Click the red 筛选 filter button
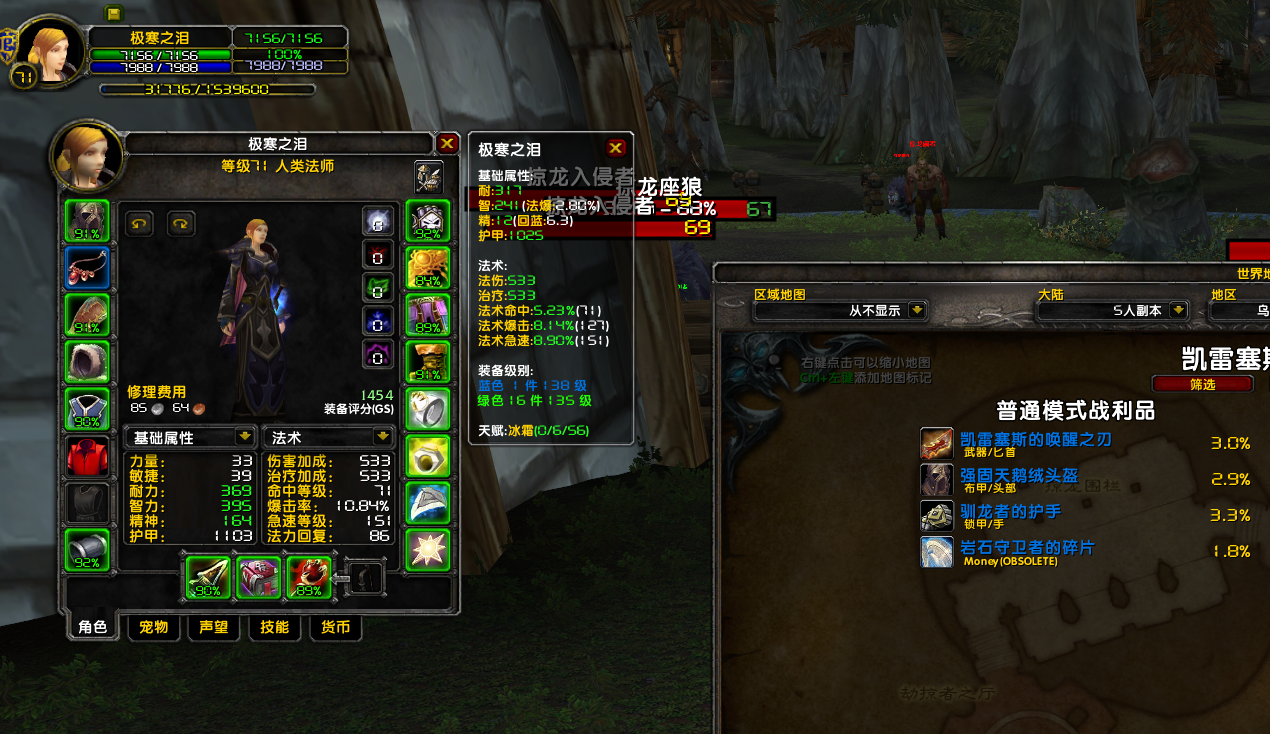This screenshot has width=1270, height=734. [x=1202, y=384]
